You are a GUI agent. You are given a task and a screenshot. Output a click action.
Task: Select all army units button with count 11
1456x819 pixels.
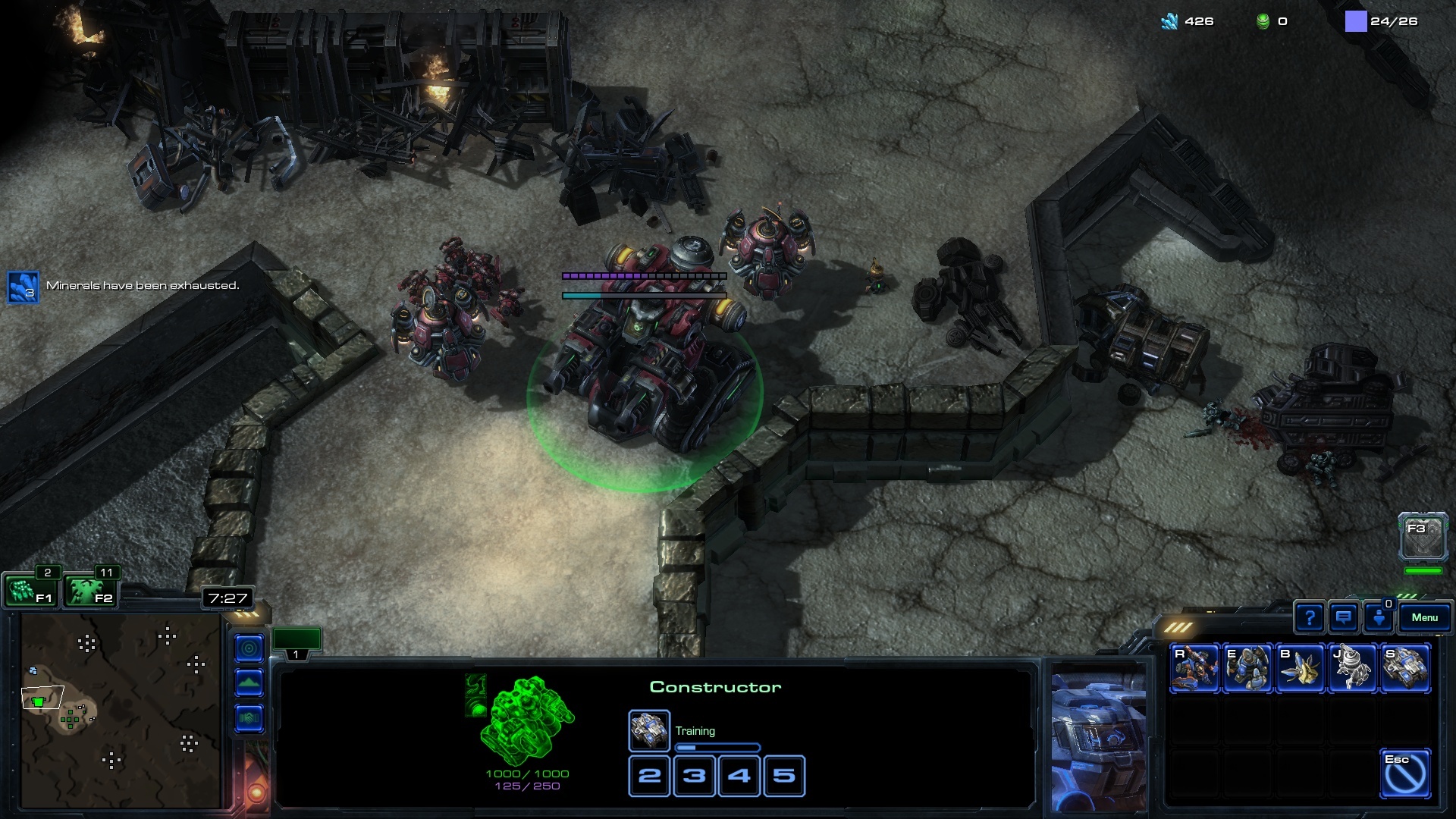[89, 591]
